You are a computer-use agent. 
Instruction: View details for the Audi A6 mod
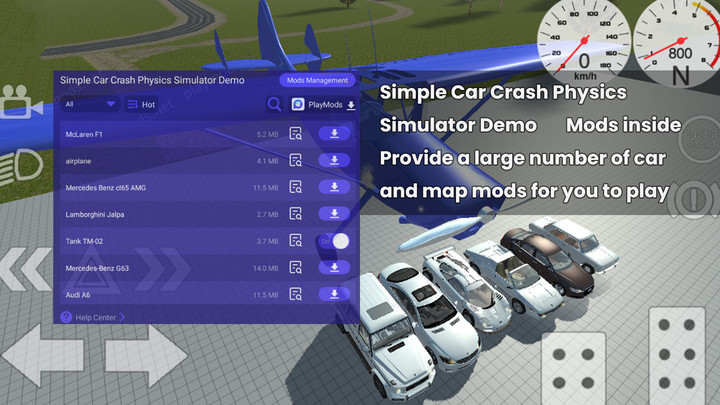295,295
